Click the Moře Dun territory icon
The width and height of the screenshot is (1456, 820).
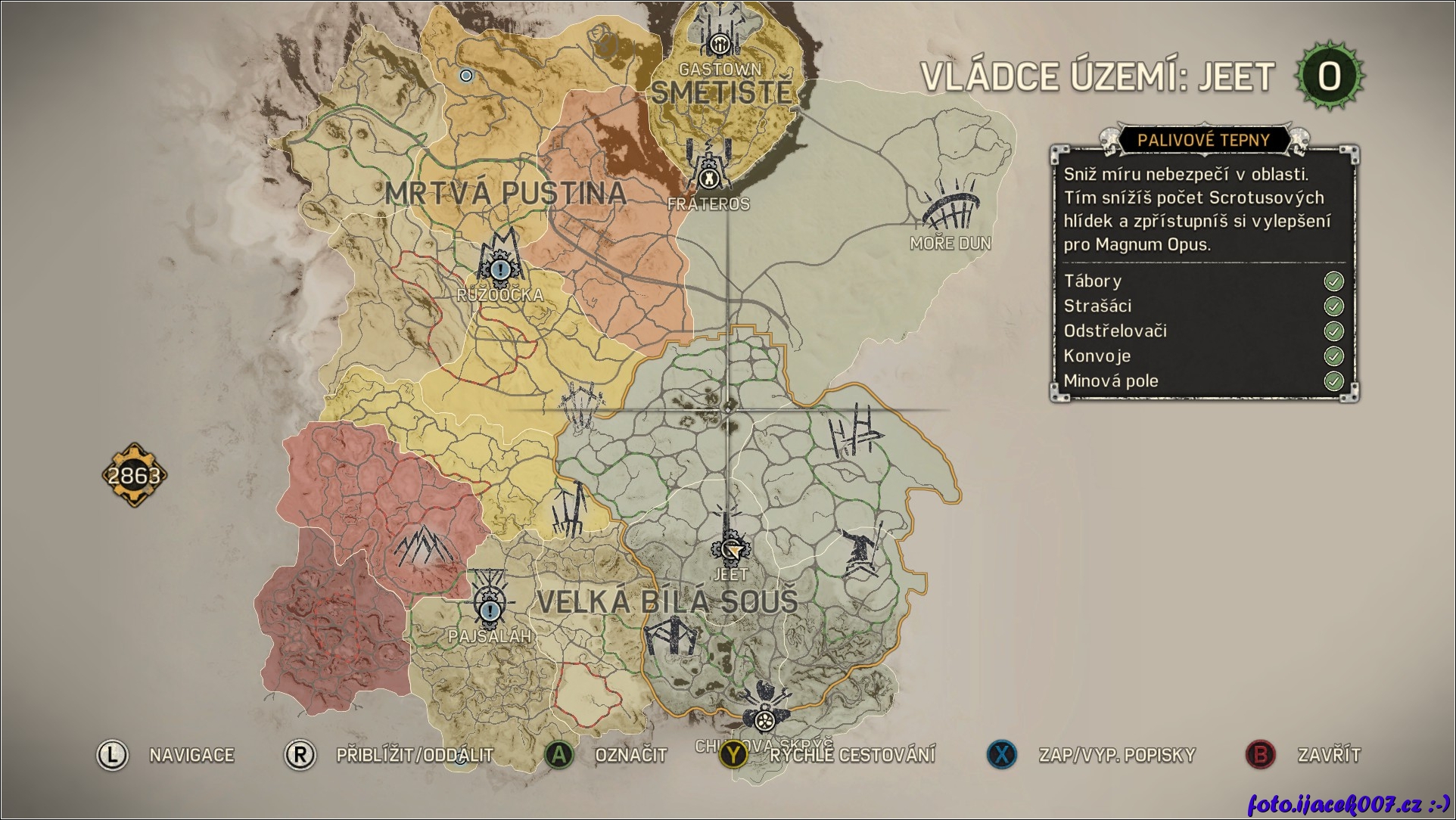pos(950,206)
